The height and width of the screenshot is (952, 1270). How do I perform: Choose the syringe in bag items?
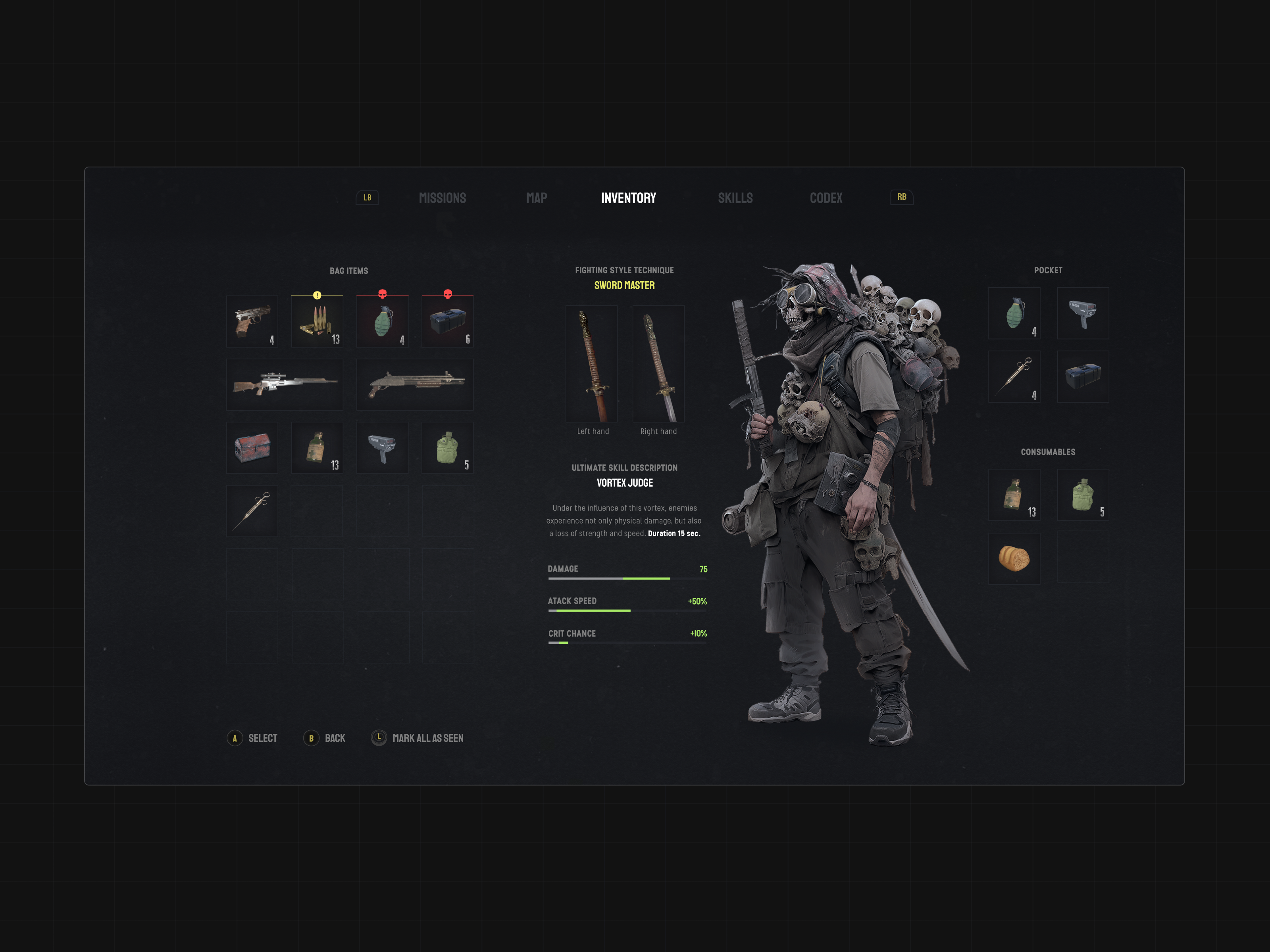[x=252, y=511]
